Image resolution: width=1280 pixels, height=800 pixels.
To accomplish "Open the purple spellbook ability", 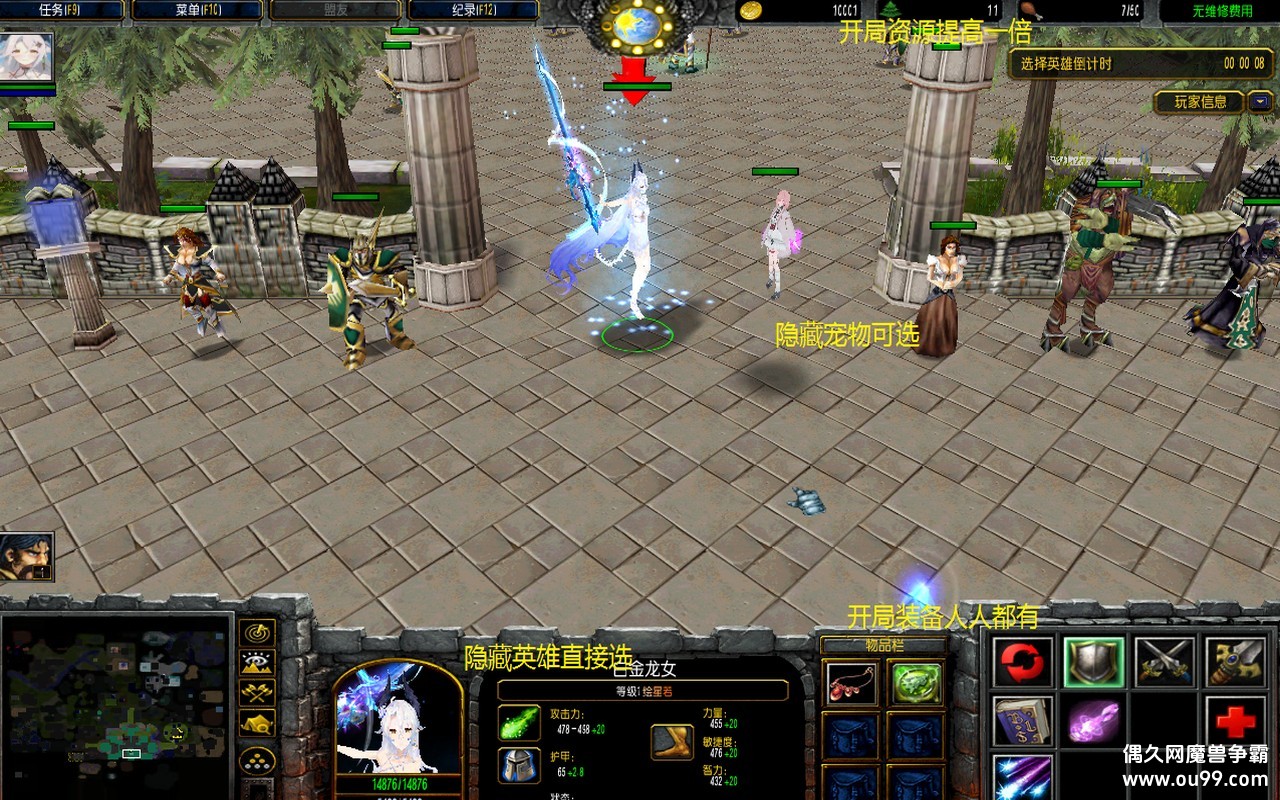I will [1023, 720].
